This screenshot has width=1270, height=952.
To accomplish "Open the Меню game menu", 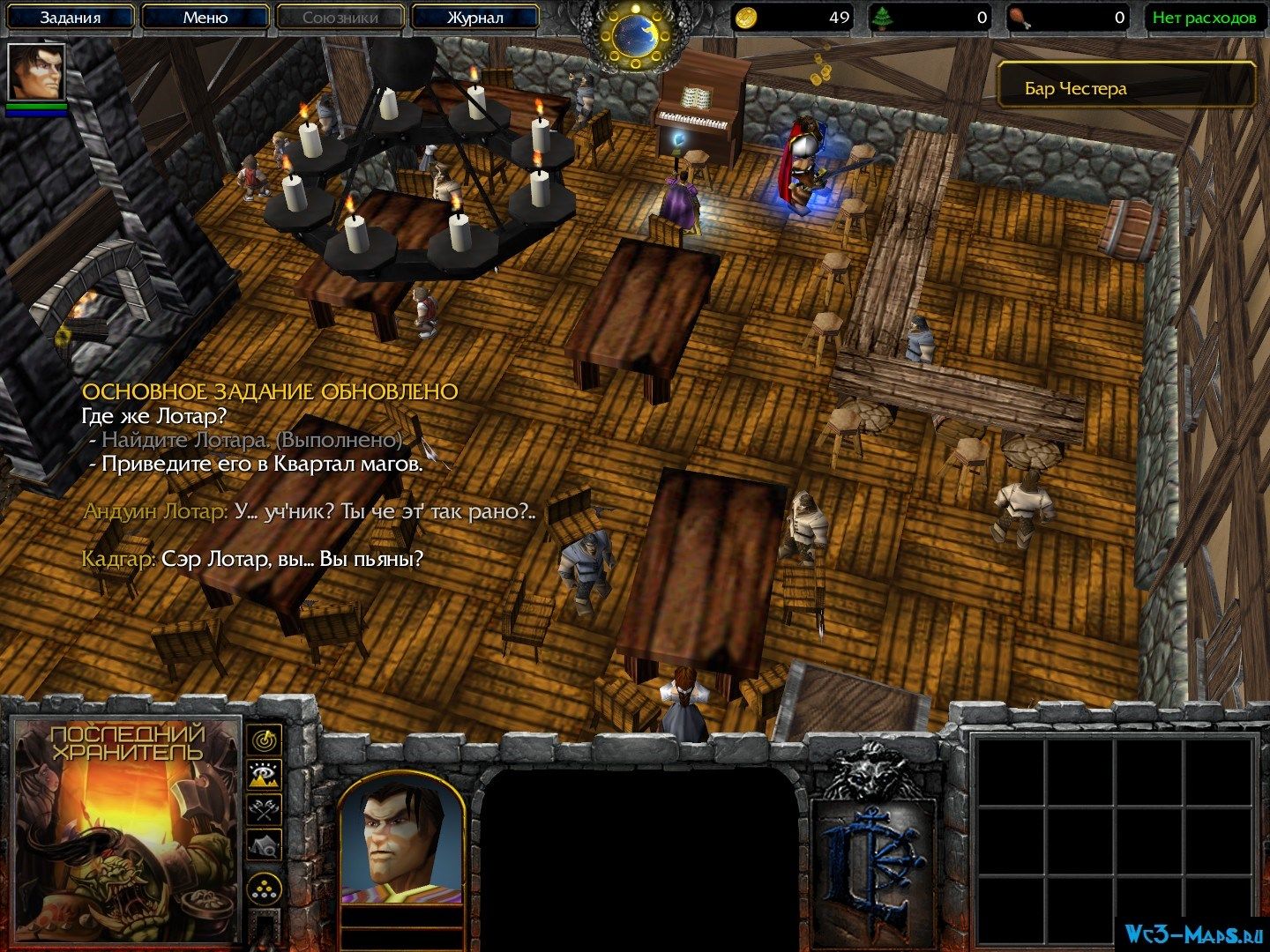I will [x=205, y=17].
